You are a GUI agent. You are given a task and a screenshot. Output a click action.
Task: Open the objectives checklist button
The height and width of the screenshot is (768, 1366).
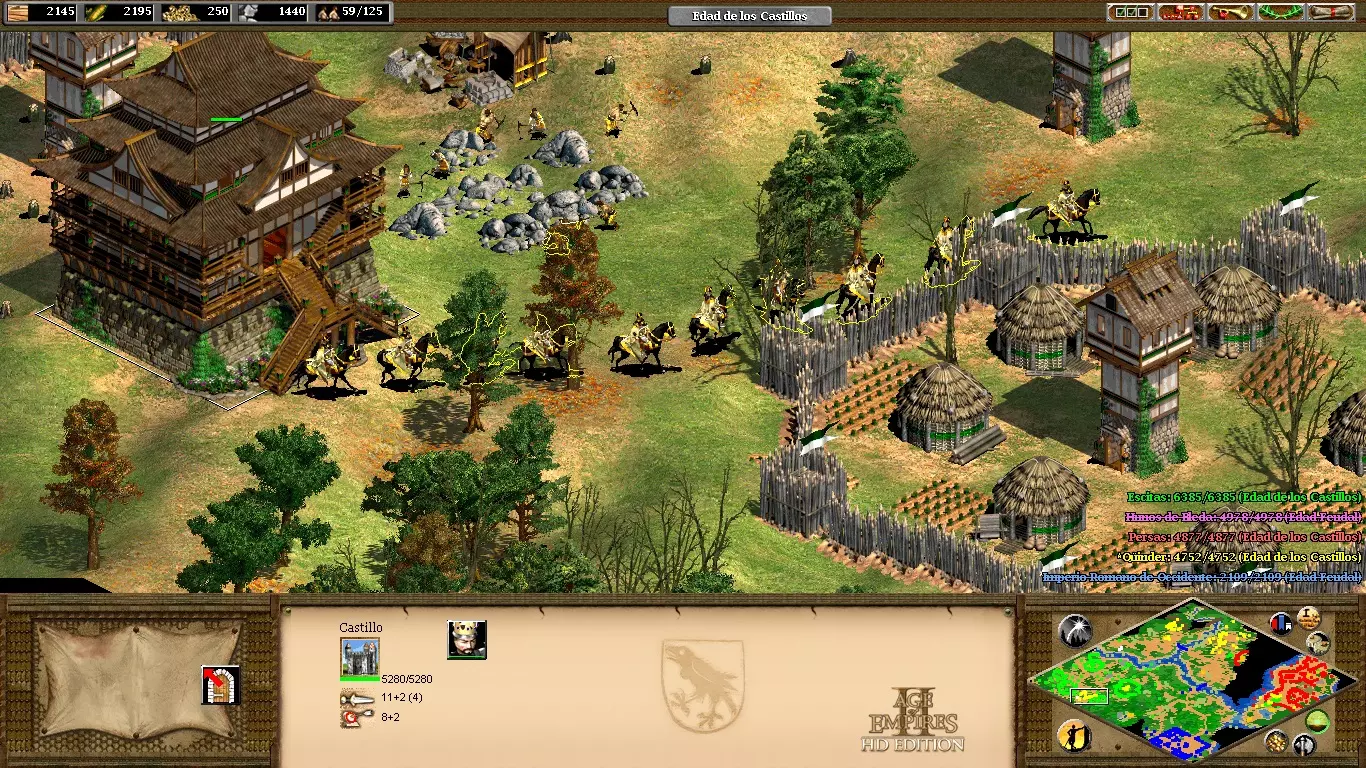(x=1129, y=13)
